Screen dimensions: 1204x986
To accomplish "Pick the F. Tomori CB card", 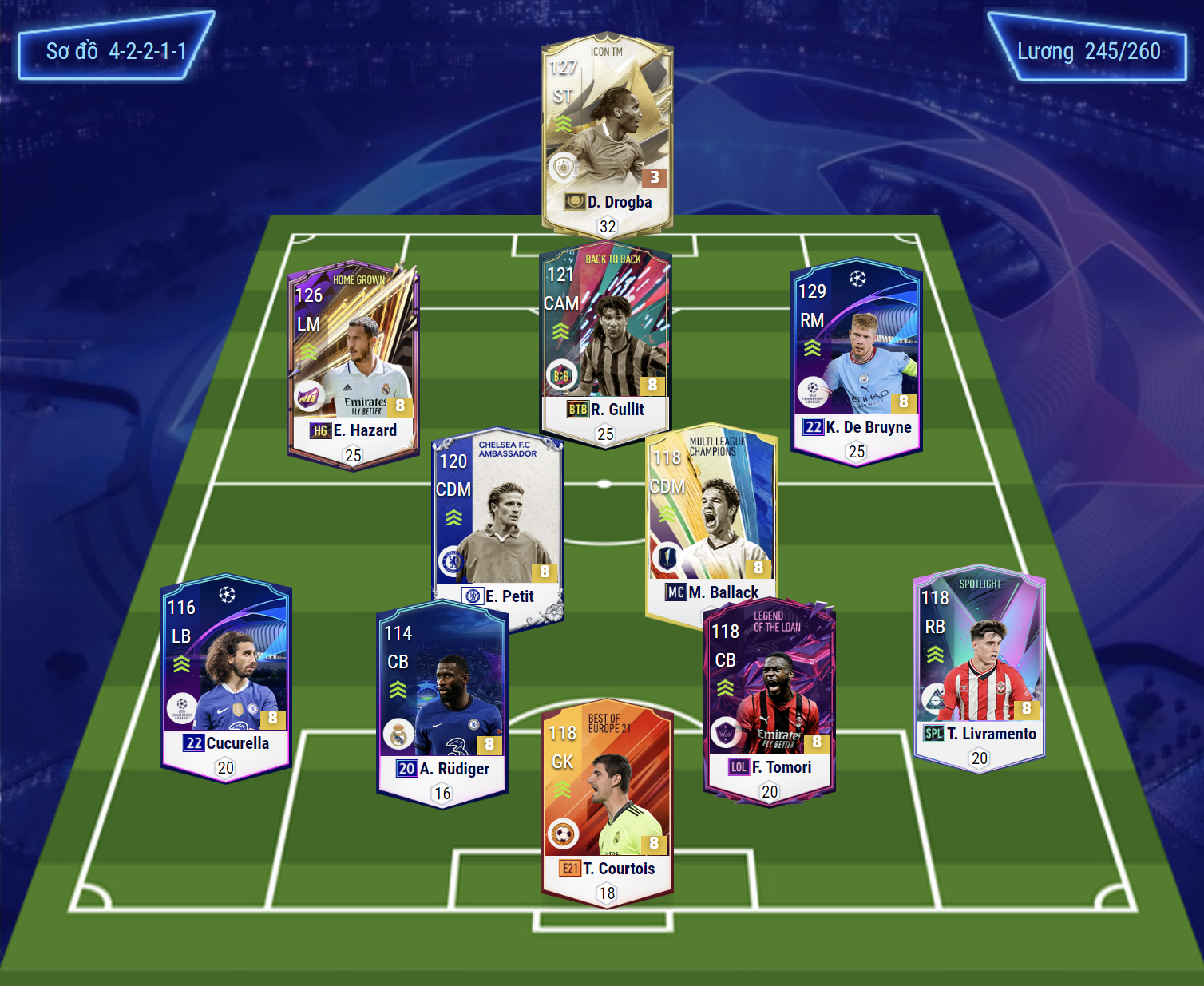I will tap(770, 701).
